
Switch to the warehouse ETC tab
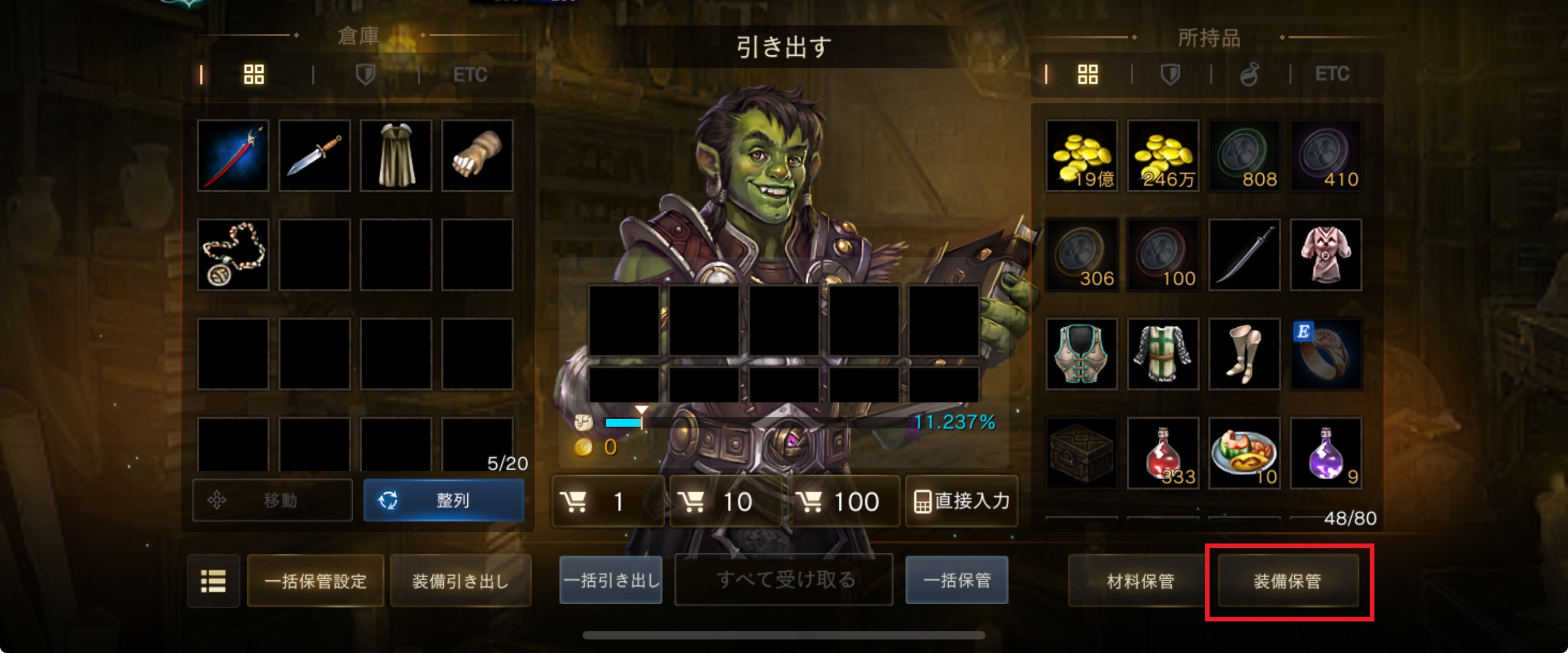pos(470,75)
